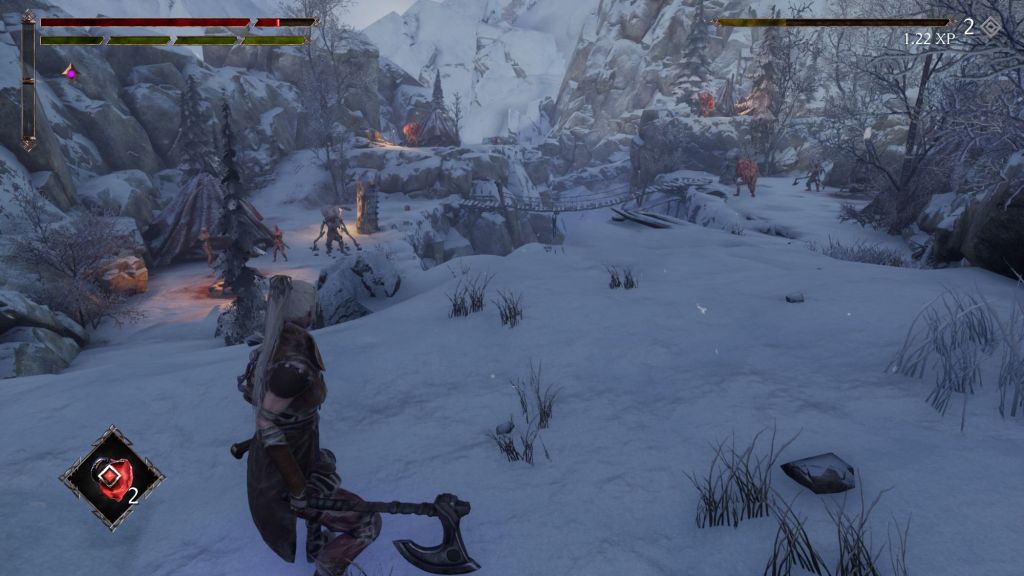Screen dimensions: 1024x576
Task: Select the red healing item slot
Action: pos(111,478)
